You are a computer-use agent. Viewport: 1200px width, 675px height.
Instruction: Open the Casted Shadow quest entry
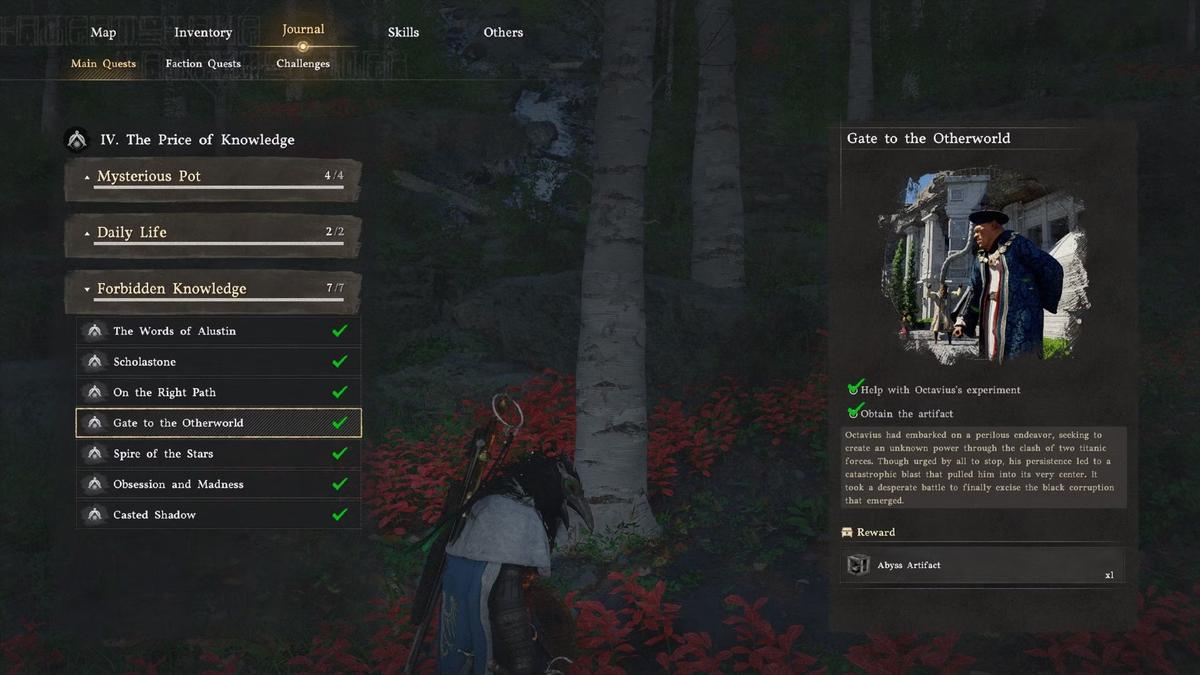tap(218, 515)
